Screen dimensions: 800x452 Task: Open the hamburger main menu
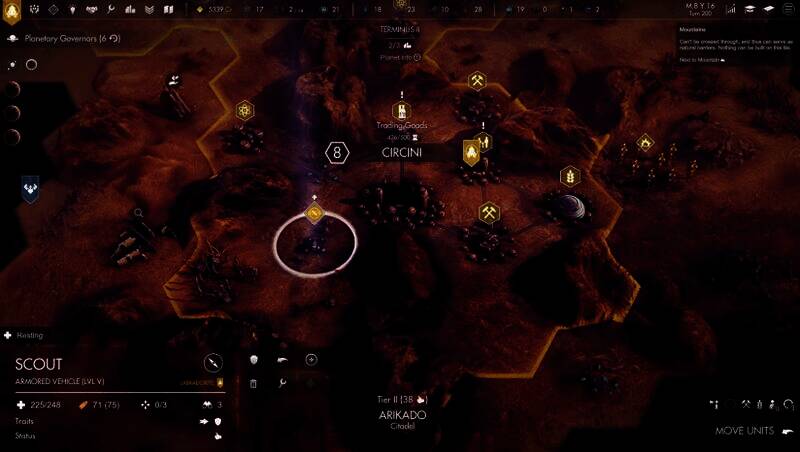point(787,9)
